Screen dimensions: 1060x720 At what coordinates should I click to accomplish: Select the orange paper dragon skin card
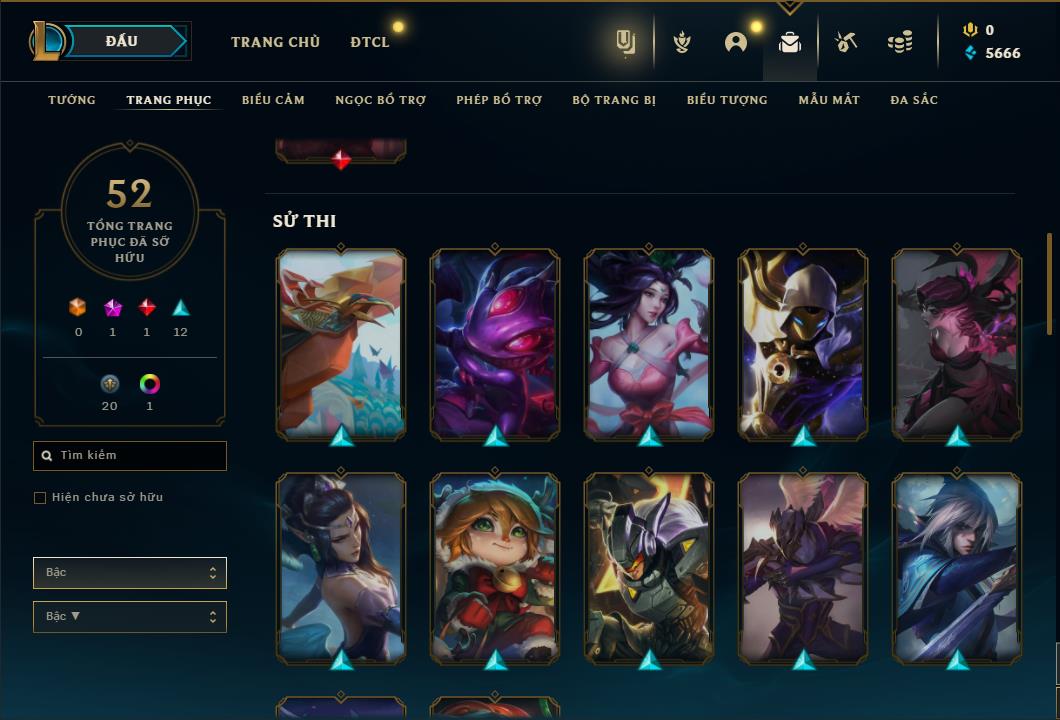coord(341,343)
